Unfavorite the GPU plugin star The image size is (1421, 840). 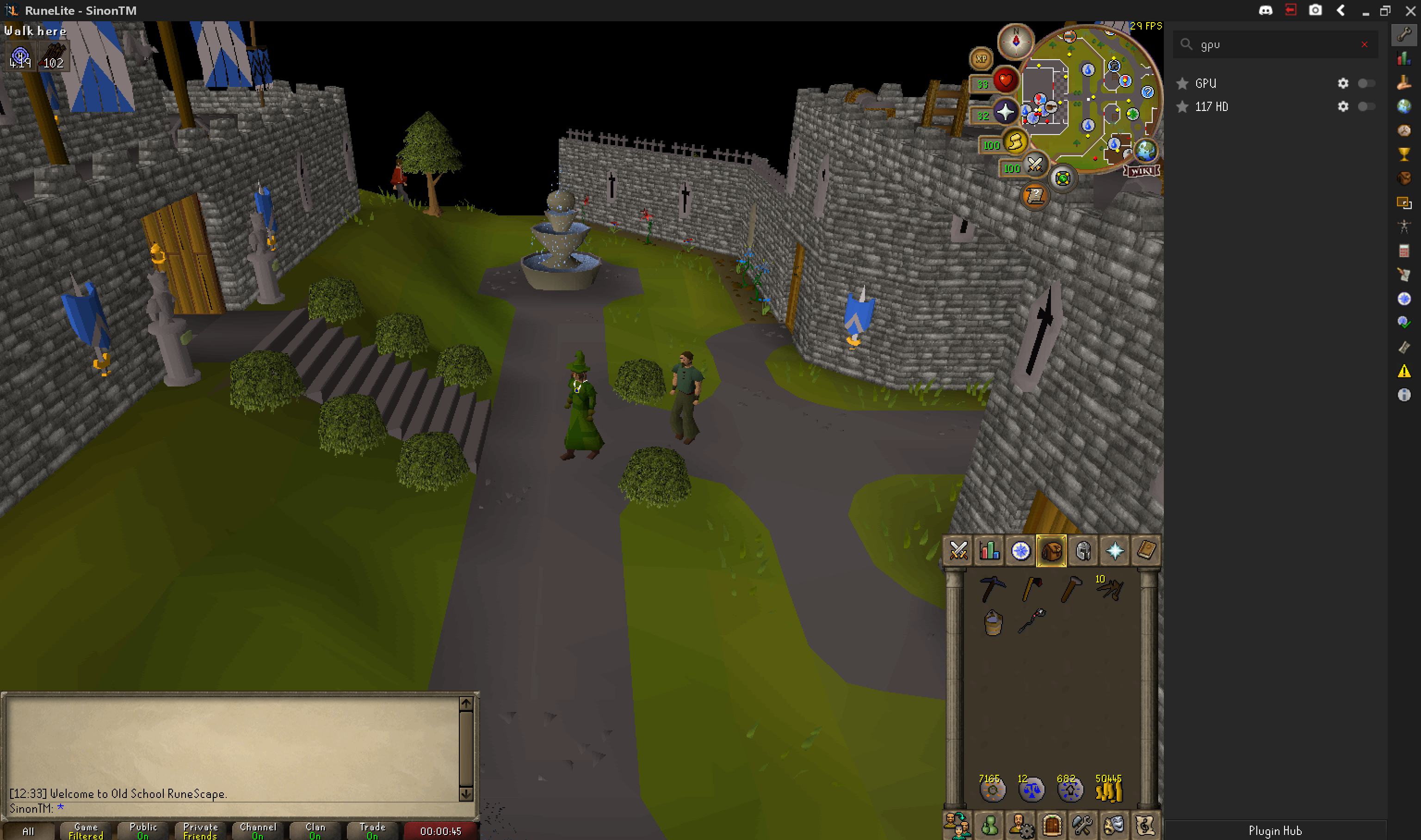point(1183,83)
